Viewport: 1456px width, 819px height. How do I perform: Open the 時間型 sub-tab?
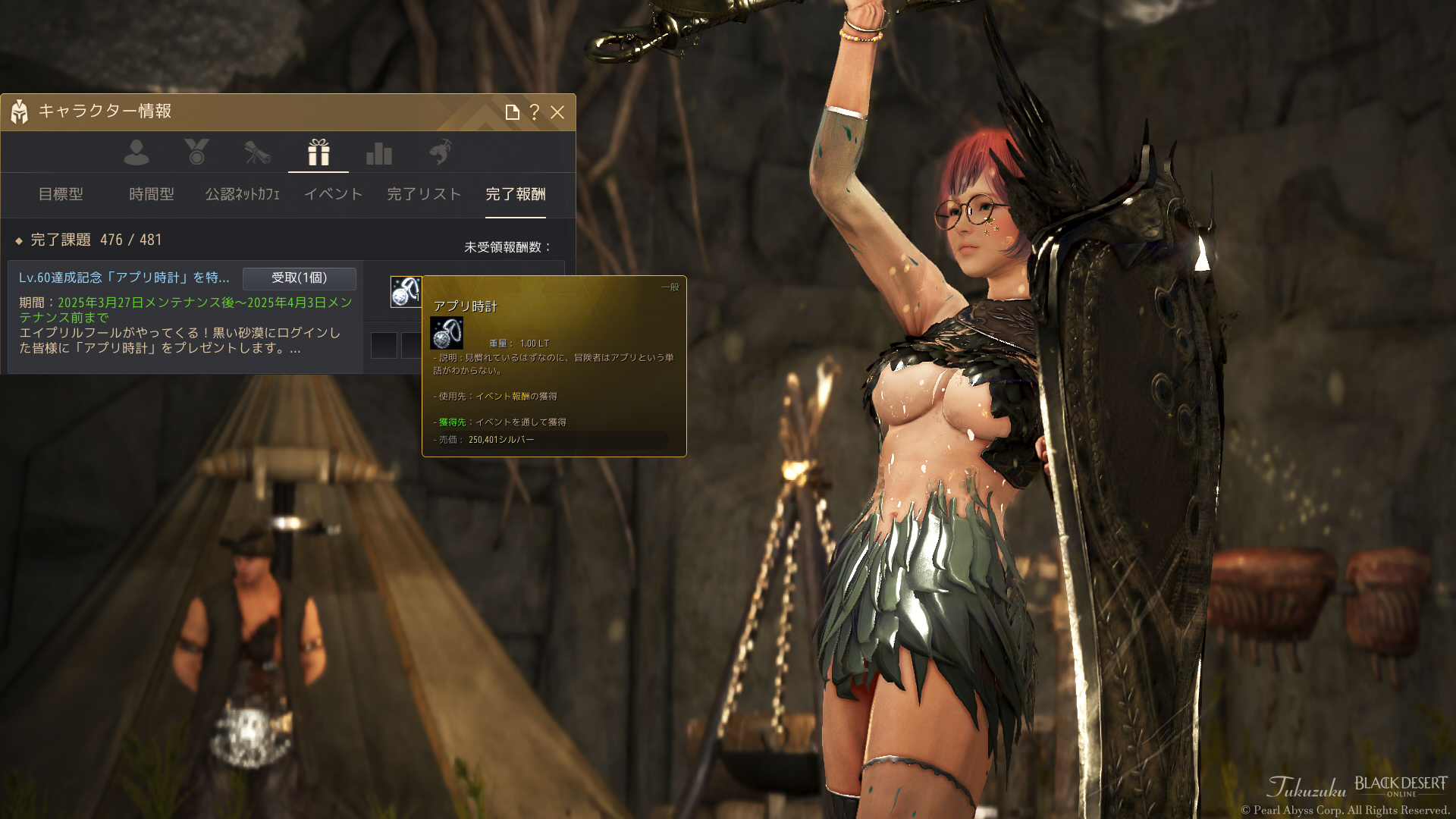(152, 194)
